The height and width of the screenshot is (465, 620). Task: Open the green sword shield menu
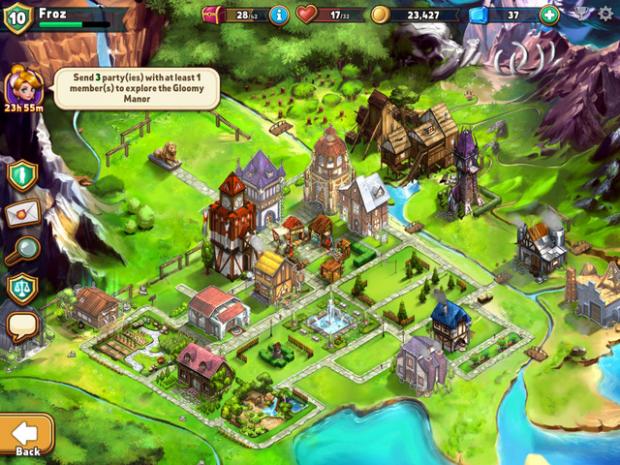22,175
